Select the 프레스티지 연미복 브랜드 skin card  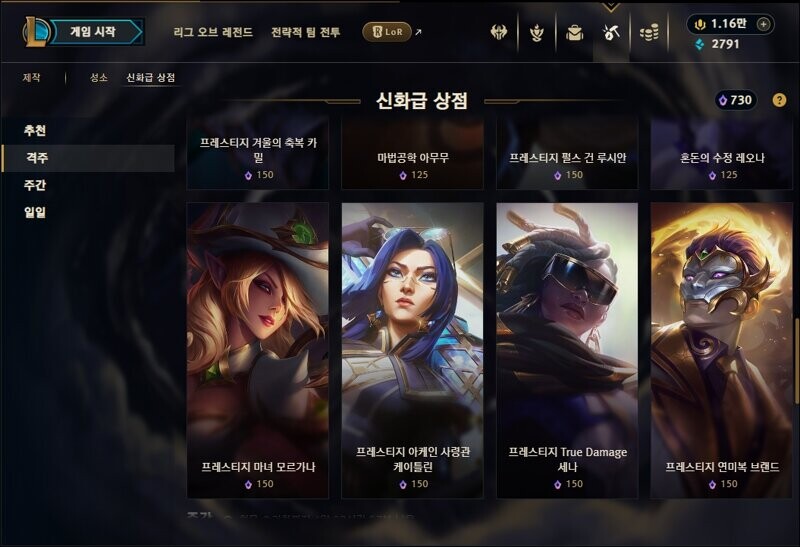[x=721, y=349]
